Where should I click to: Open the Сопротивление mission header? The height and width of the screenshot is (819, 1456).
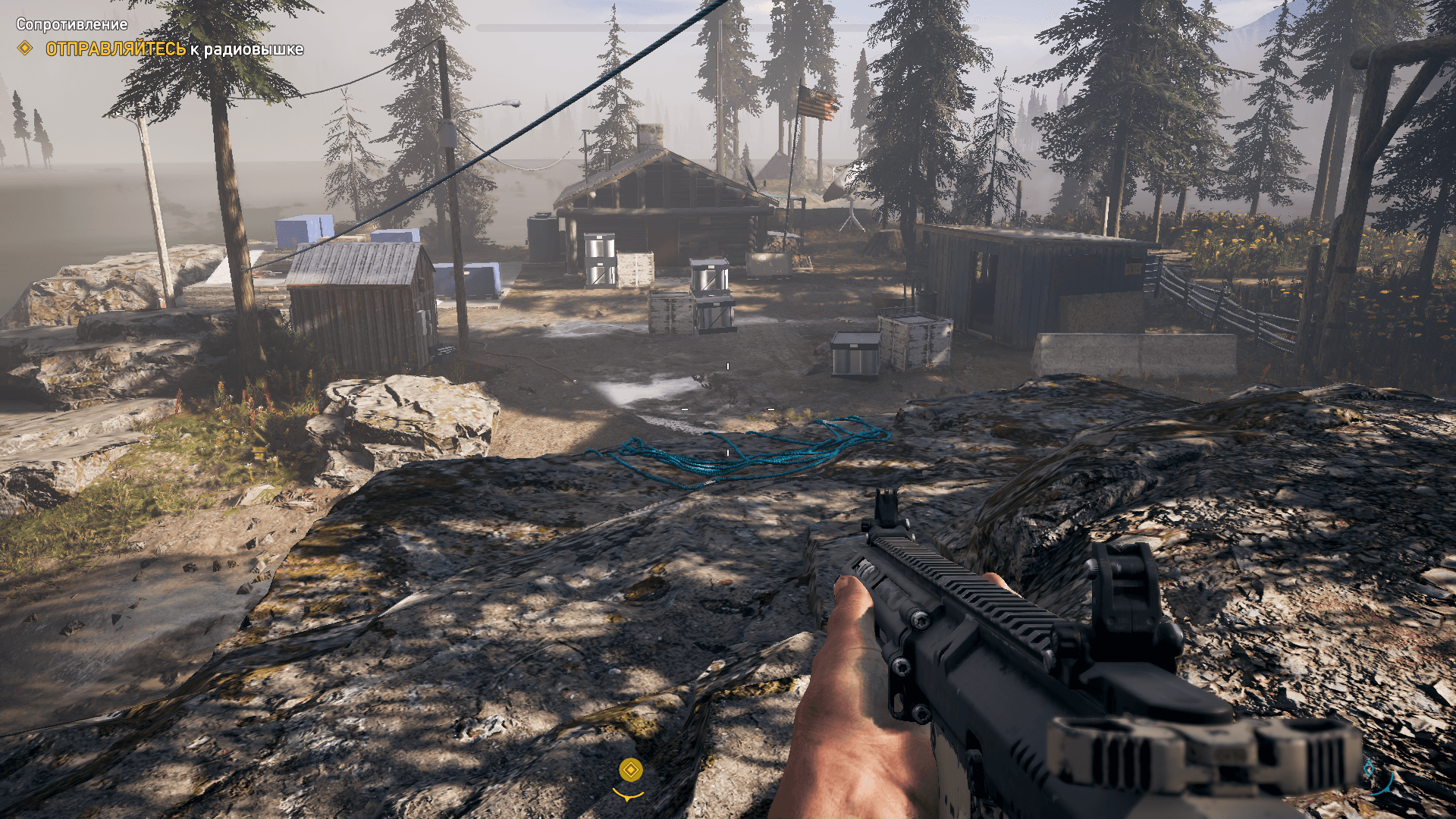click(x=71, y=24)
